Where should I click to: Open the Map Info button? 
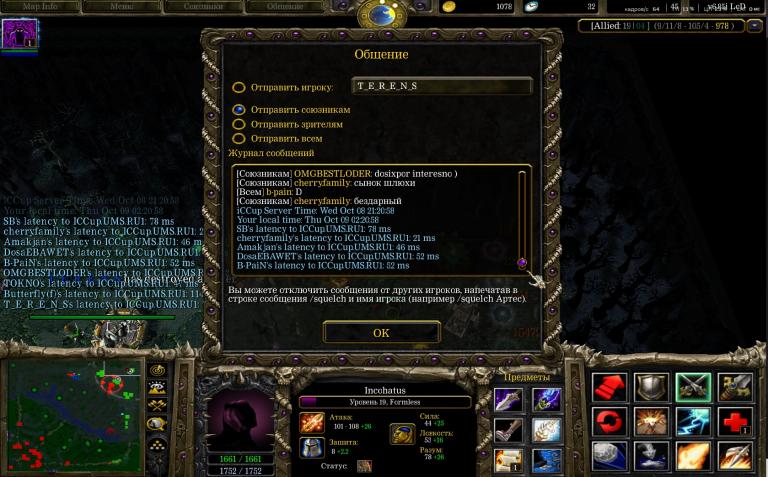(40, 6)
